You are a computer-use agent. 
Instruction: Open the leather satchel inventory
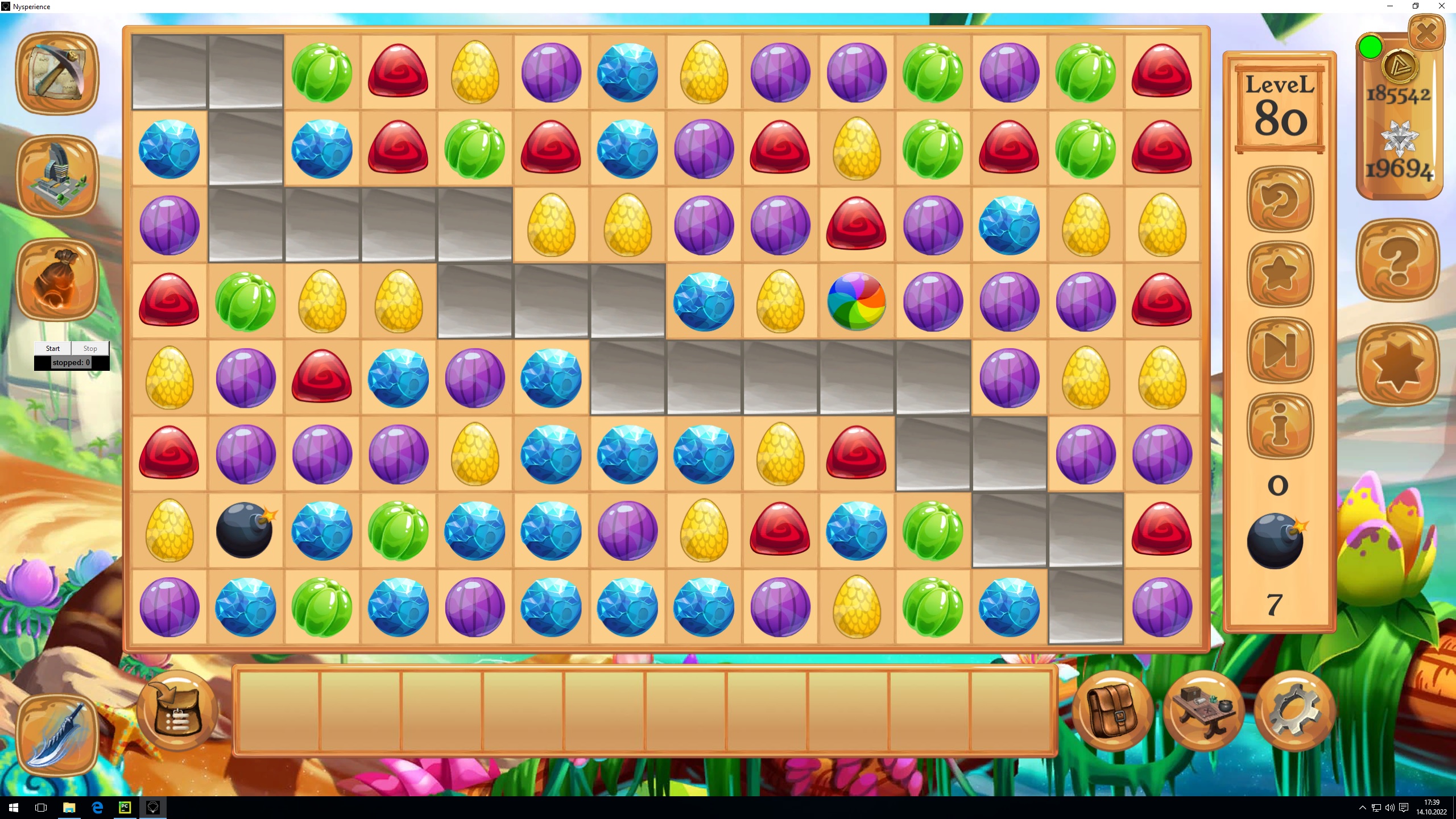[x=1112, y=711]
